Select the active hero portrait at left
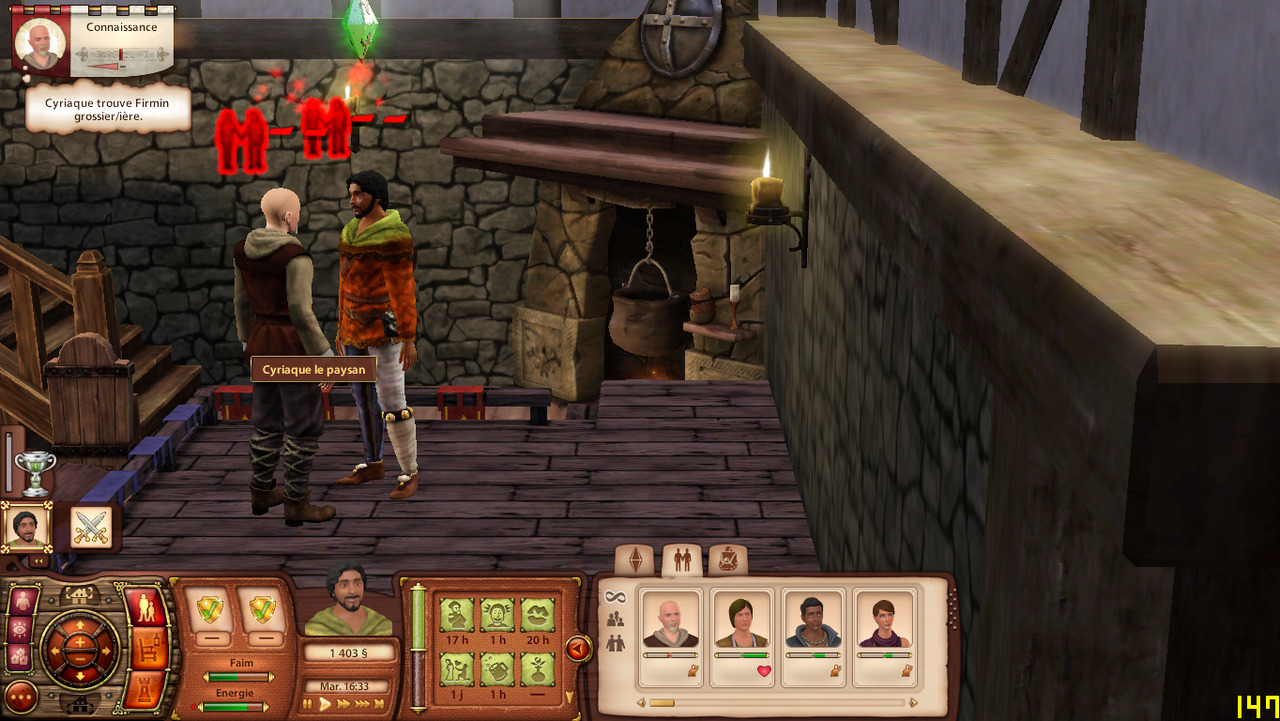The width and height of the screenshot is (1280, 721). coord(24,527)
